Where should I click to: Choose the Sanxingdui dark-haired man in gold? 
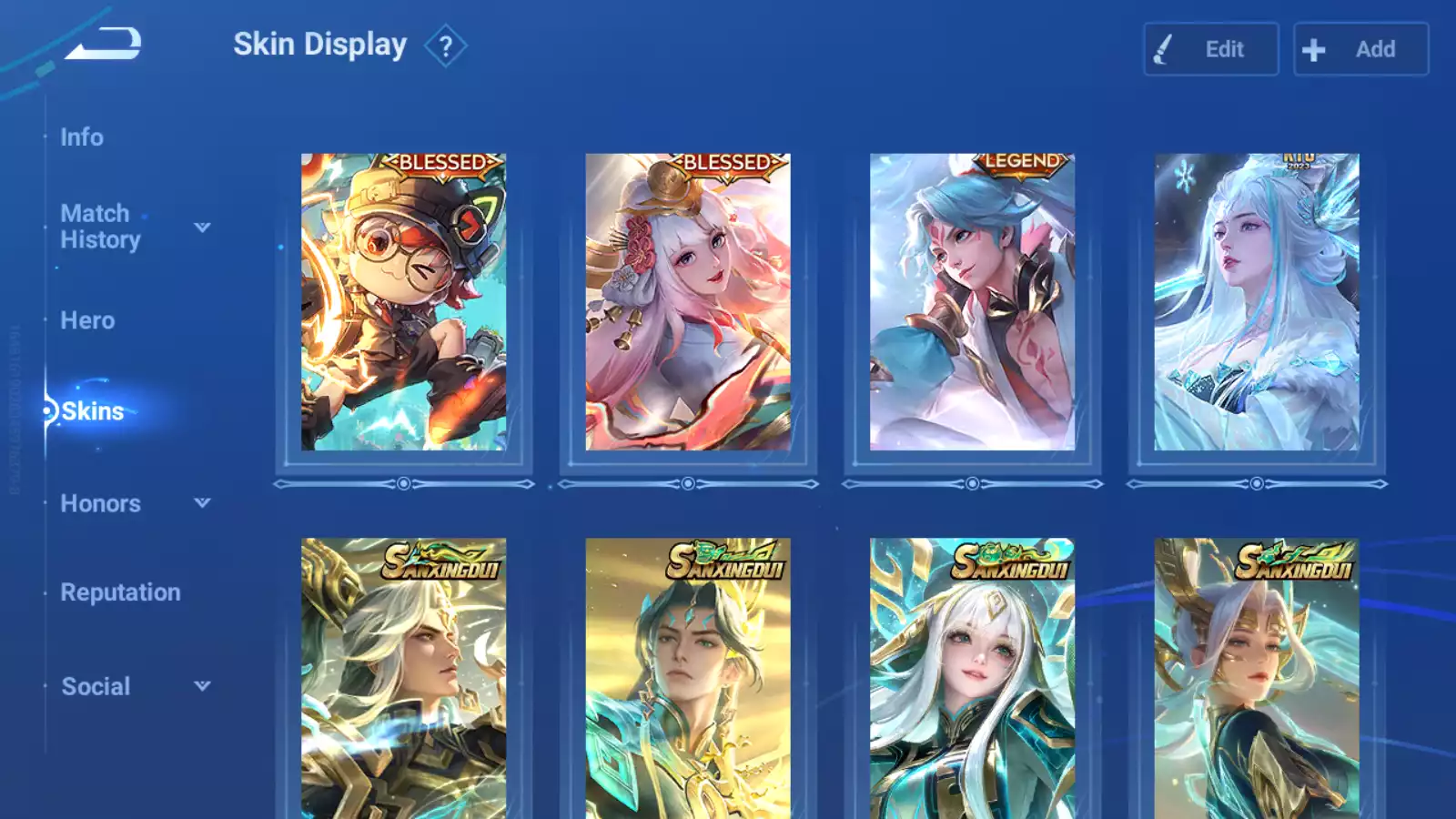[x=688, y=678]
